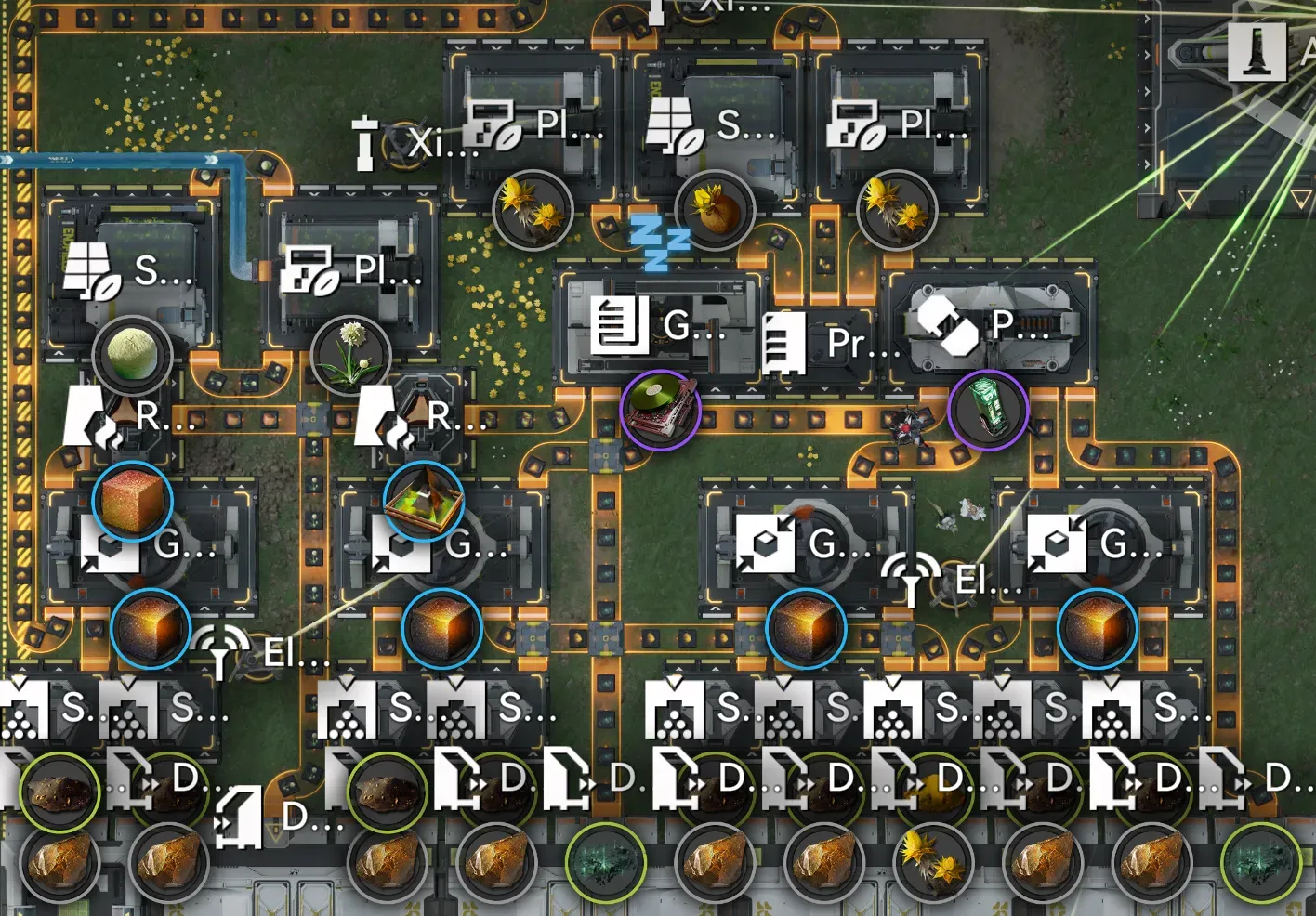Open the green battery capsule product marker

pos(987,410)
